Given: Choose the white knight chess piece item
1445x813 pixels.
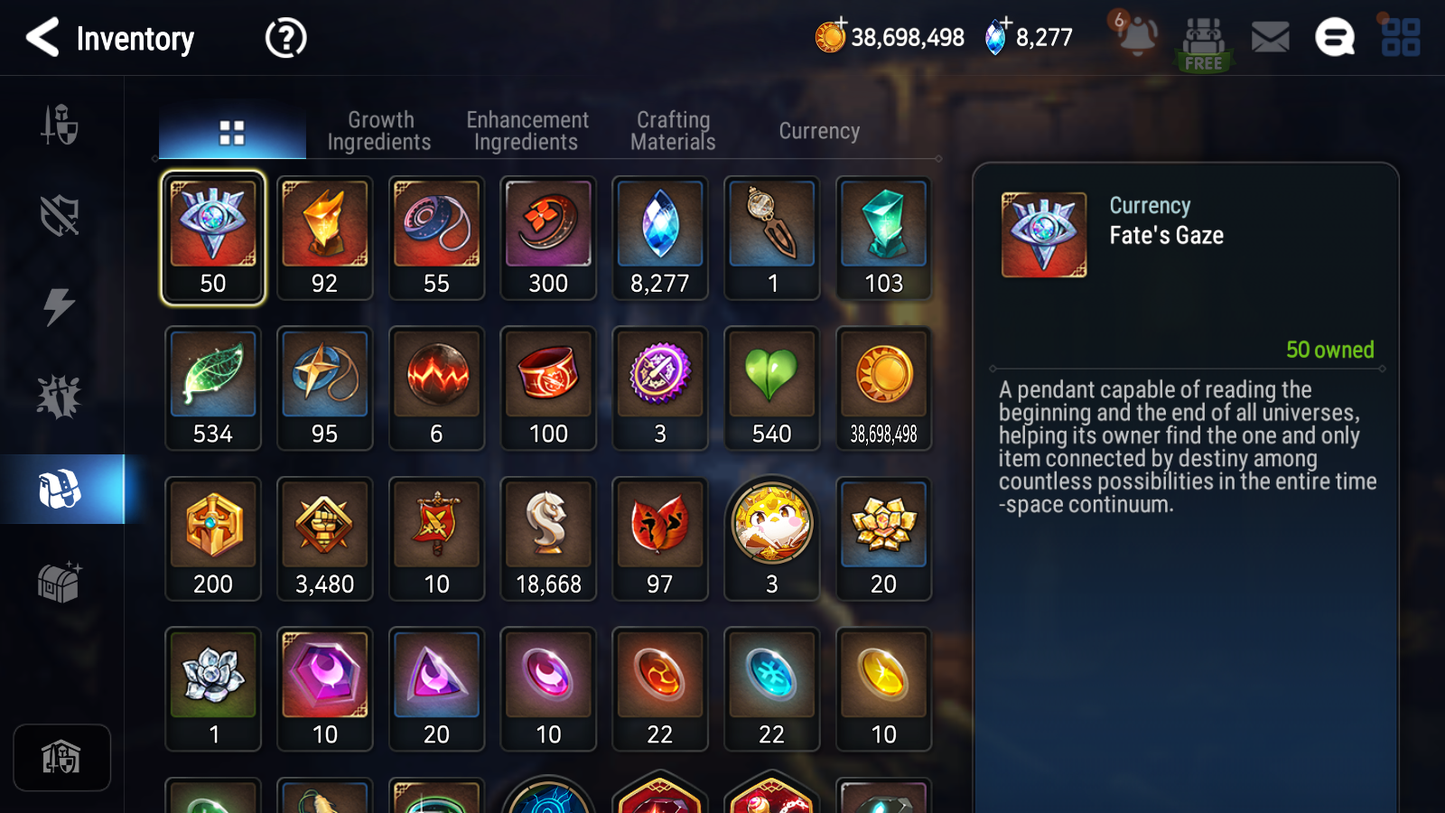Looking at the screenshot, I should click(548, 537).
